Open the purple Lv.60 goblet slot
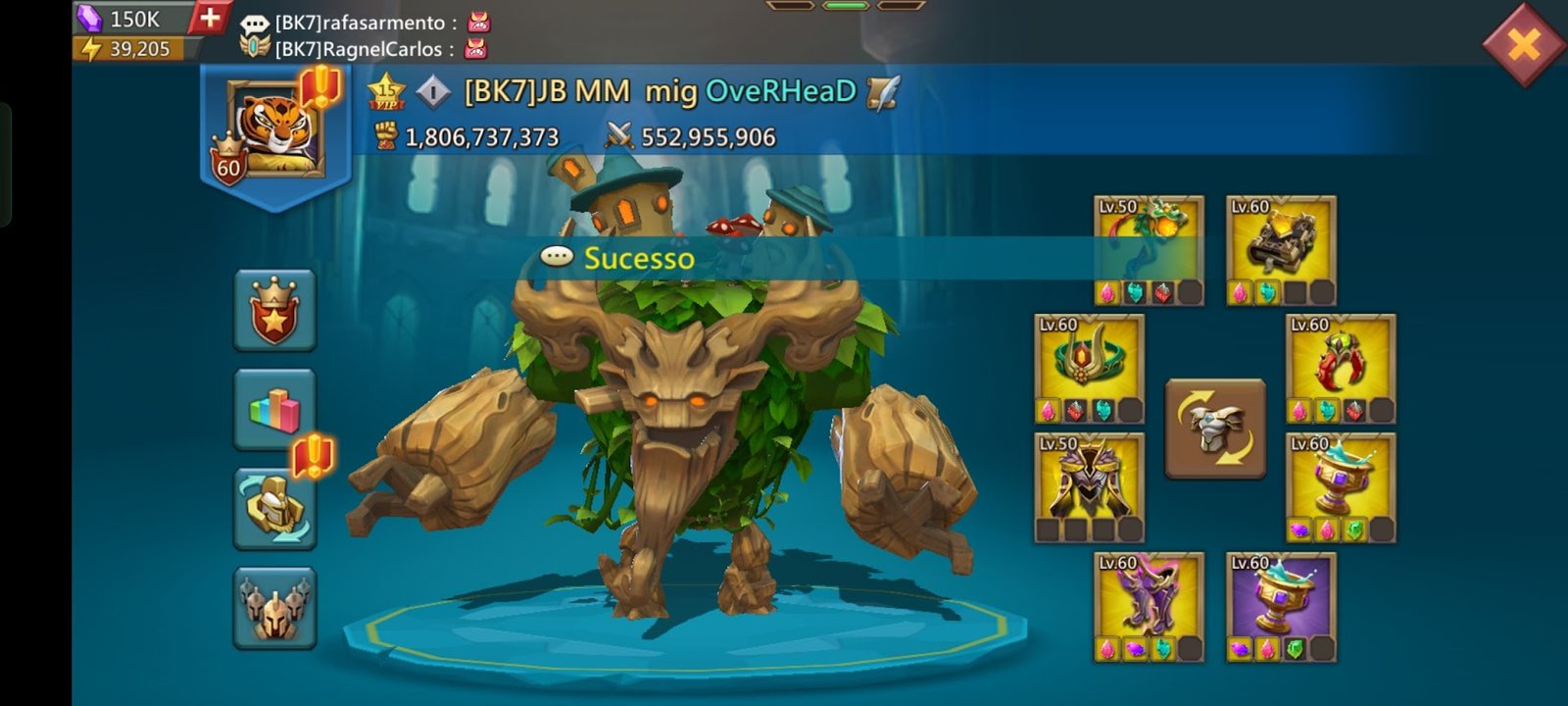Image resolution: width=1568 pixels, height=706 pixels. coord(1281,607)
